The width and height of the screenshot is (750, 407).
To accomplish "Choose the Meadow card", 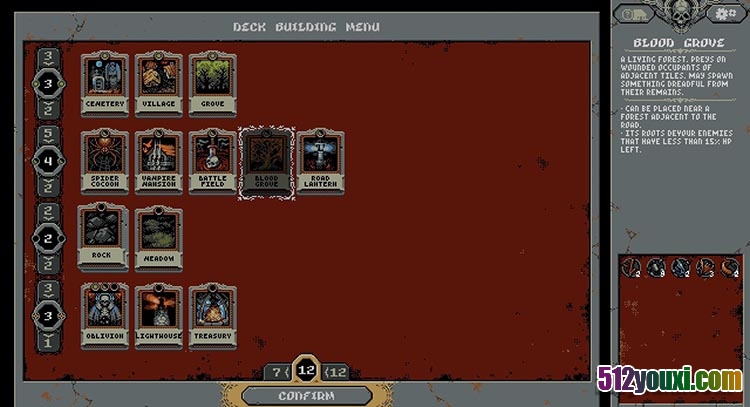I will coord(159,236).
